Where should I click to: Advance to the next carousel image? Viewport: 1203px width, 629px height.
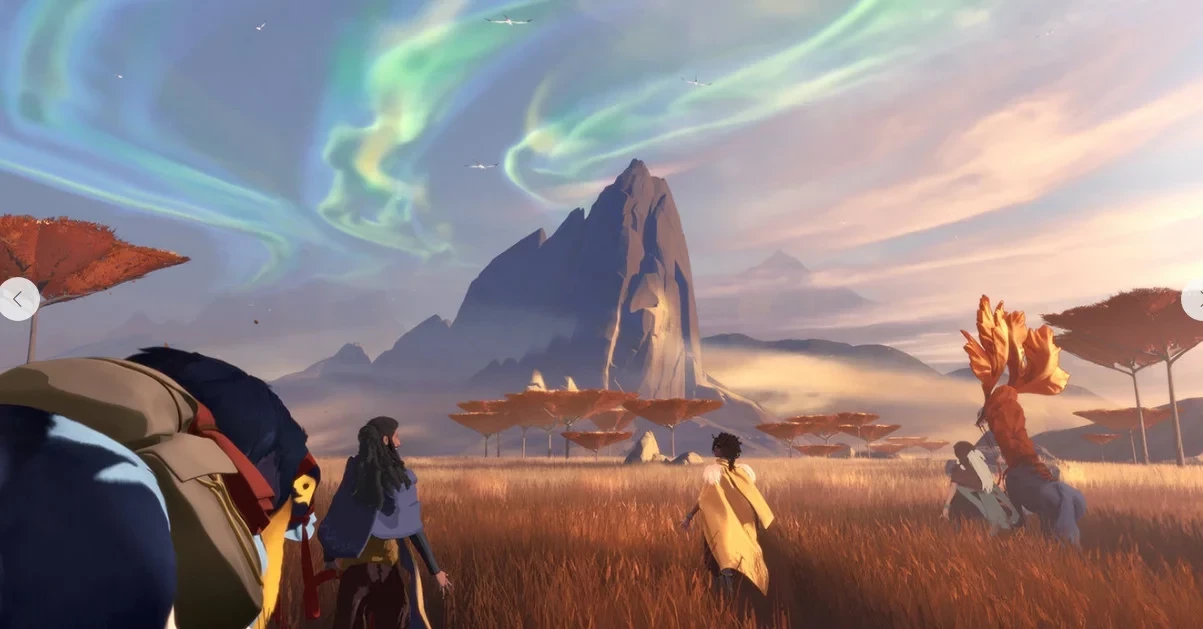click(1193, 300)
